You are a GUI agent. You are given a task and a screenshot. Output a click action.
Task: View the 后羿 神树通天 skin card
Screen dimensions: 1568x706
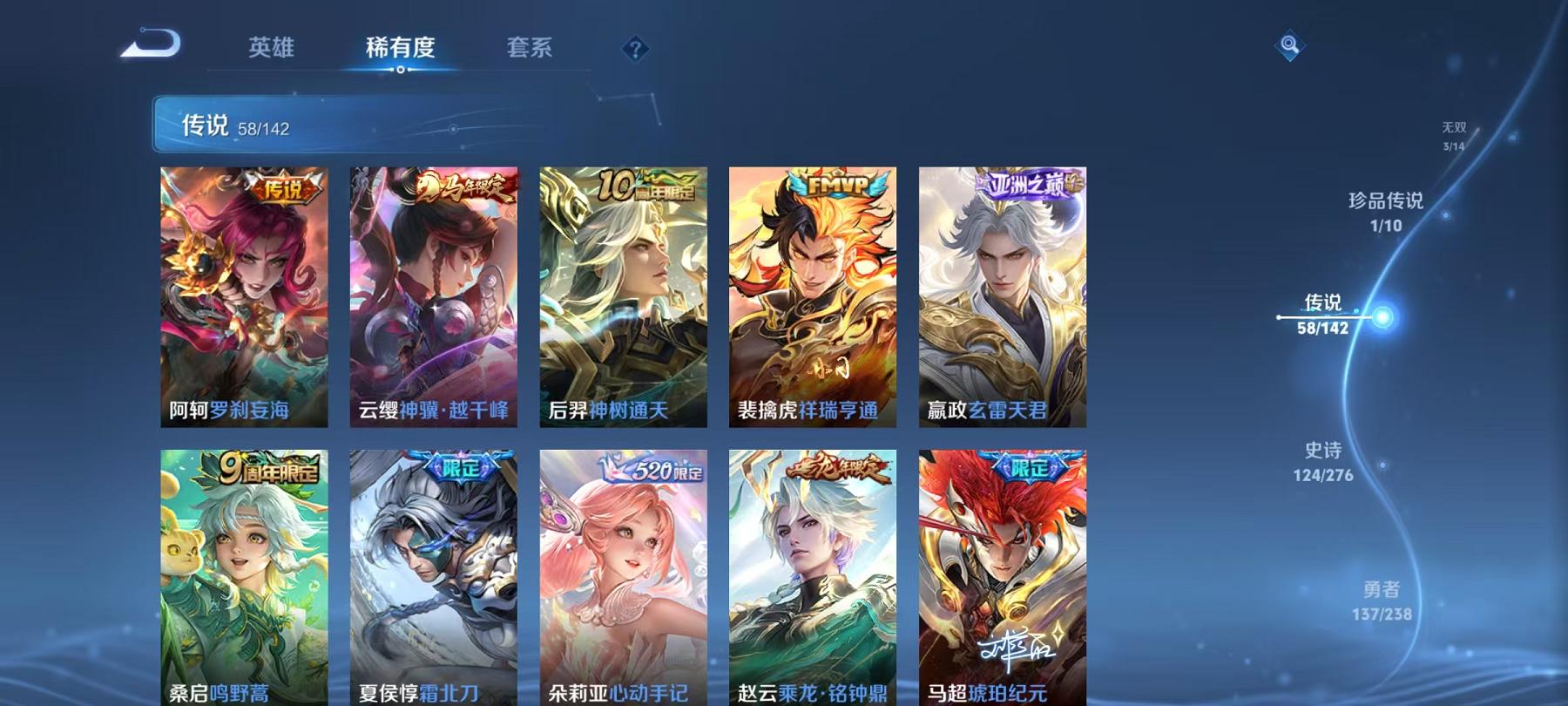[622, 296]
